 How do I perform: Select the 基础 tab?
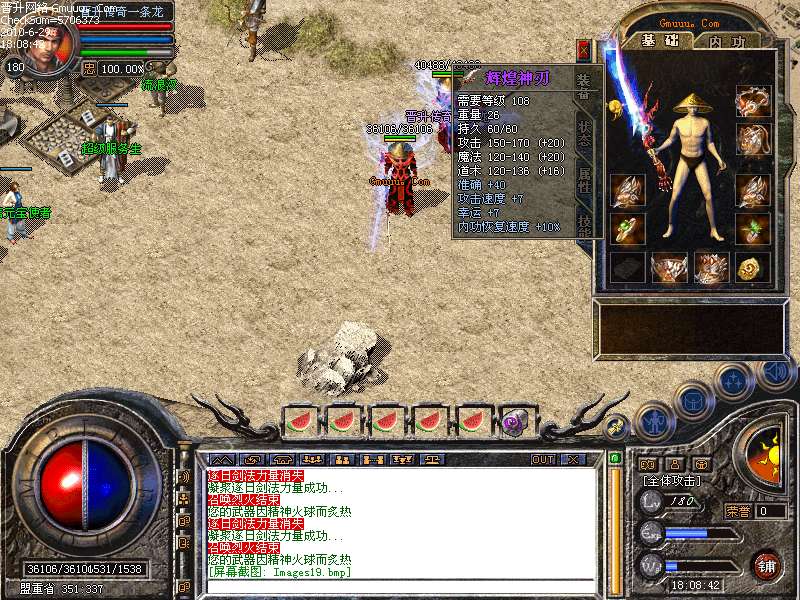(x=659, y=41)
